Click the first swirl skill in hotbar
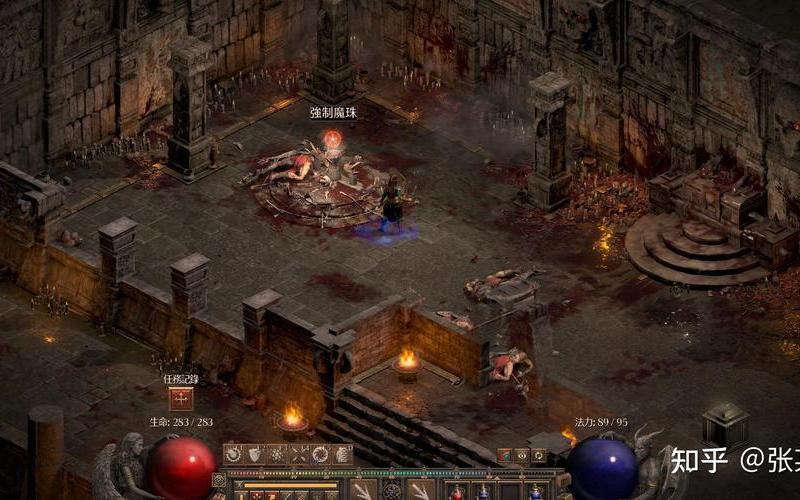The width and height of the screenshot is (800, 500). (233, 455)
